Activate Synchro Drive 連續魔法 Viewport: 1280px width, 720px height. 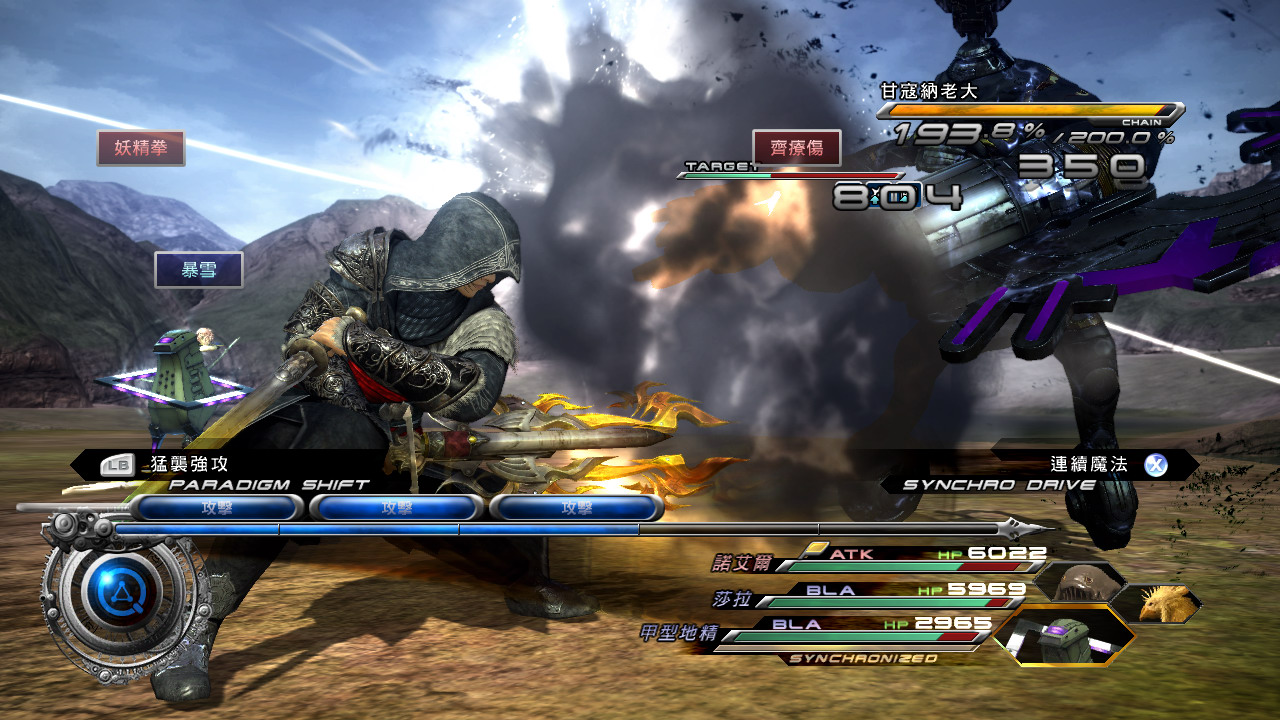1088,465
